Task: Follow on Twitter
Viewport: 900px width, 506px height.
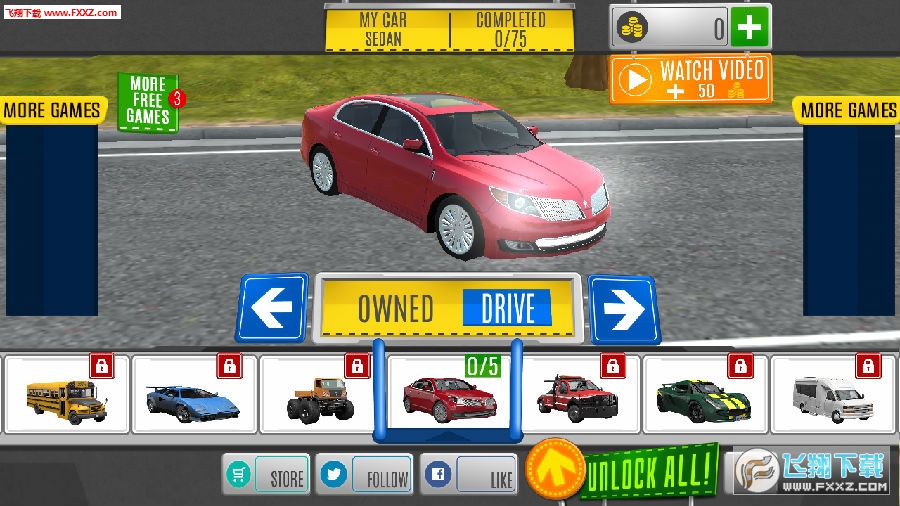Action: point(364,475)
